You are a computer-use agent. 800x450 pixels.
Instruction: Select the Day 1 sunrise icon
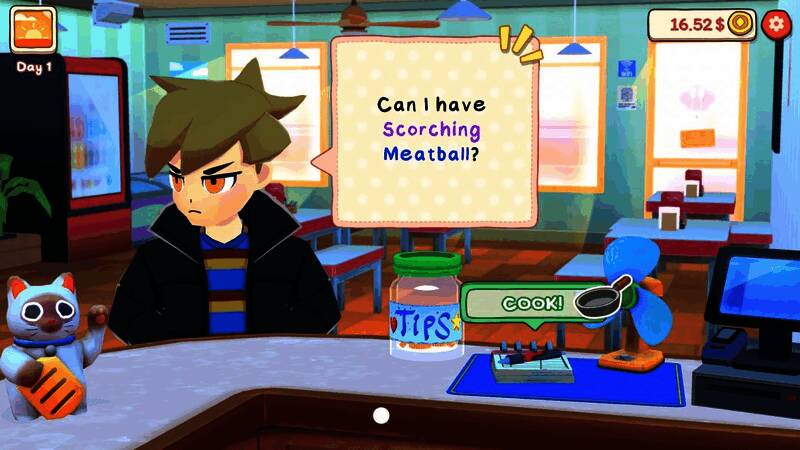[x=33, y=30]
